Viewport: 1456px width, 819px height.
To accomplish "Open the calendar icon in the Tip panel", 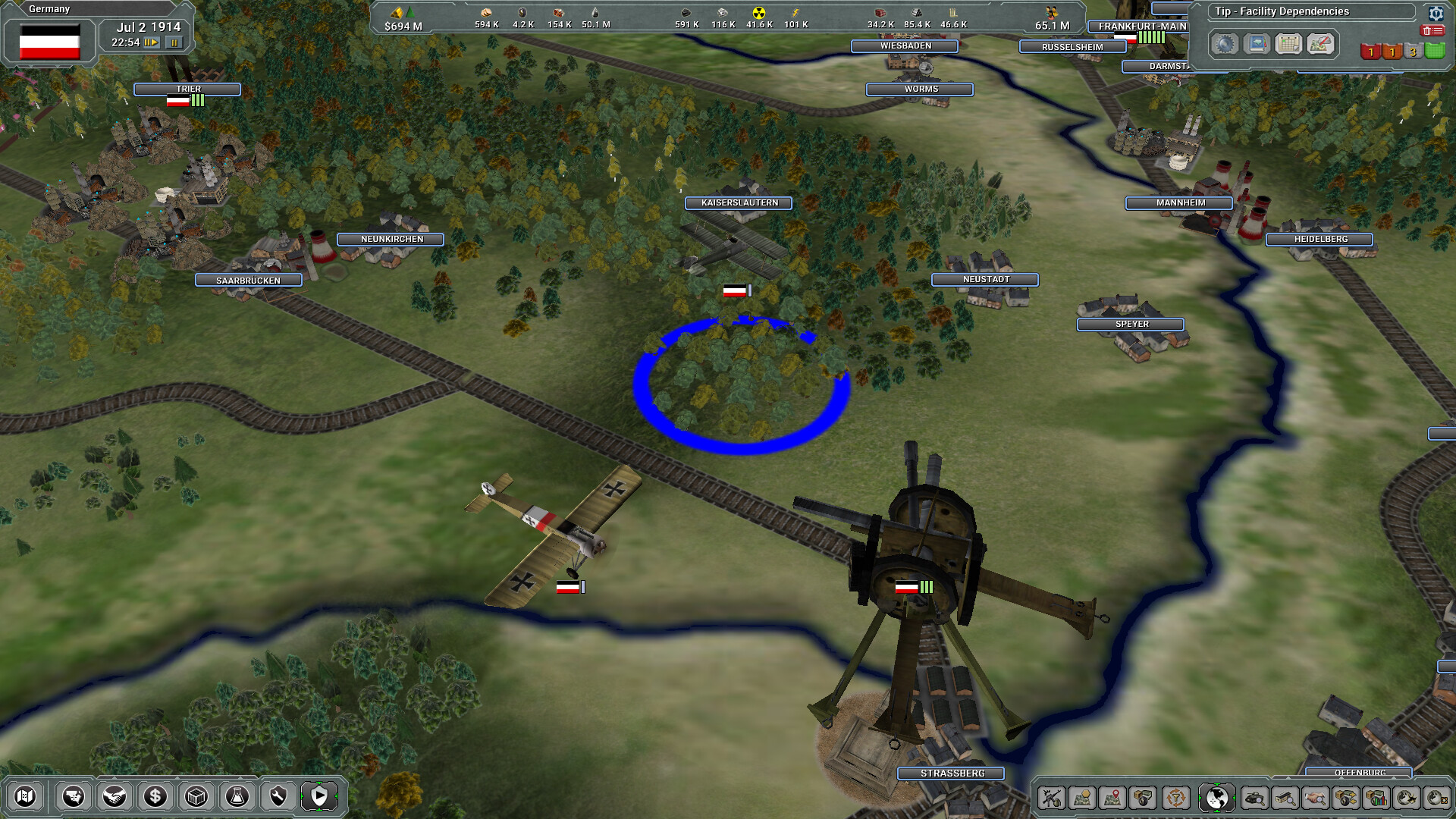I will [x=1288, y=44].
